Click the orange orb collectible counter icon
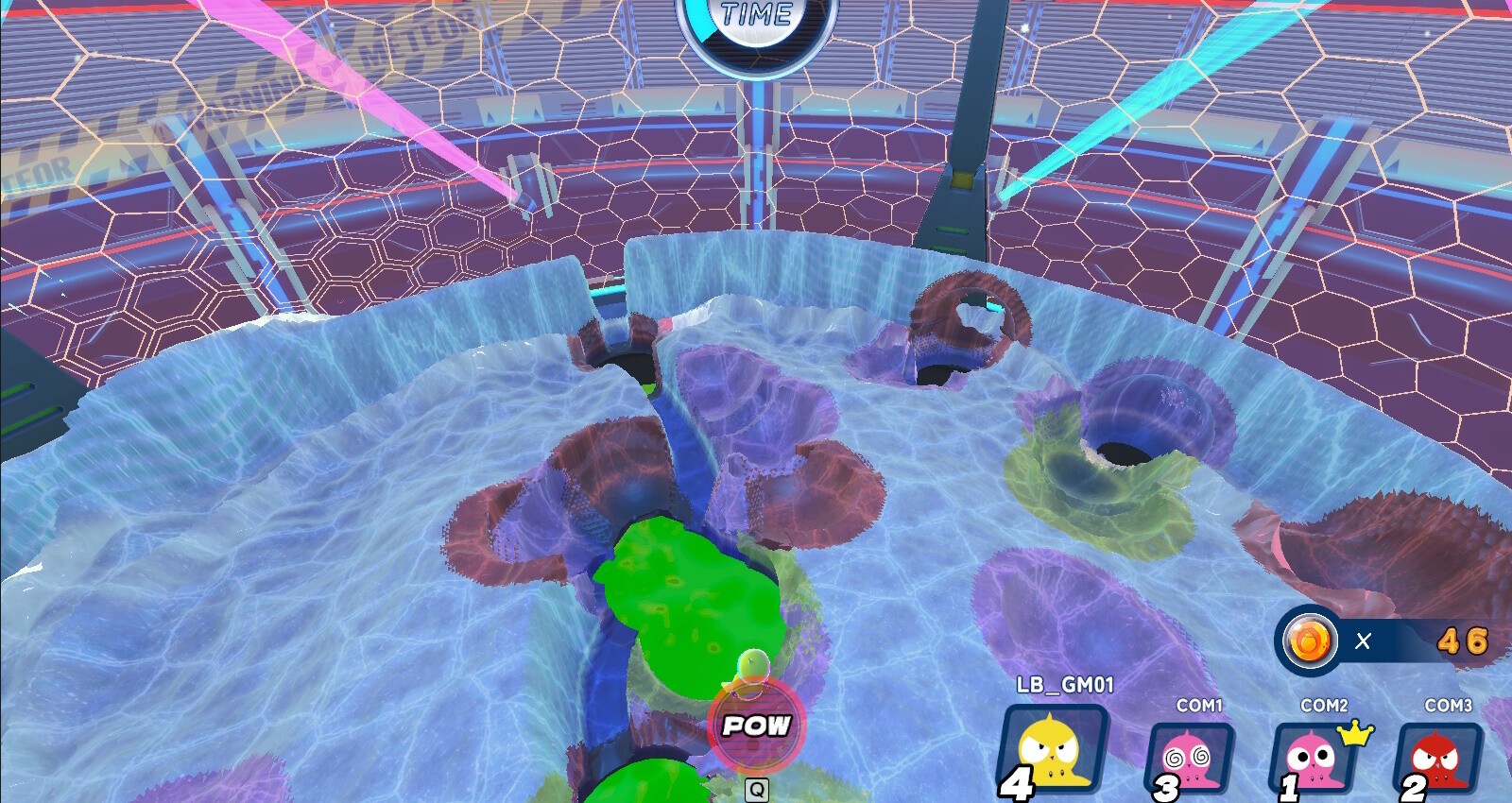The width and height of the screenshot is (1512, 803). click(x=1308, y=641)
